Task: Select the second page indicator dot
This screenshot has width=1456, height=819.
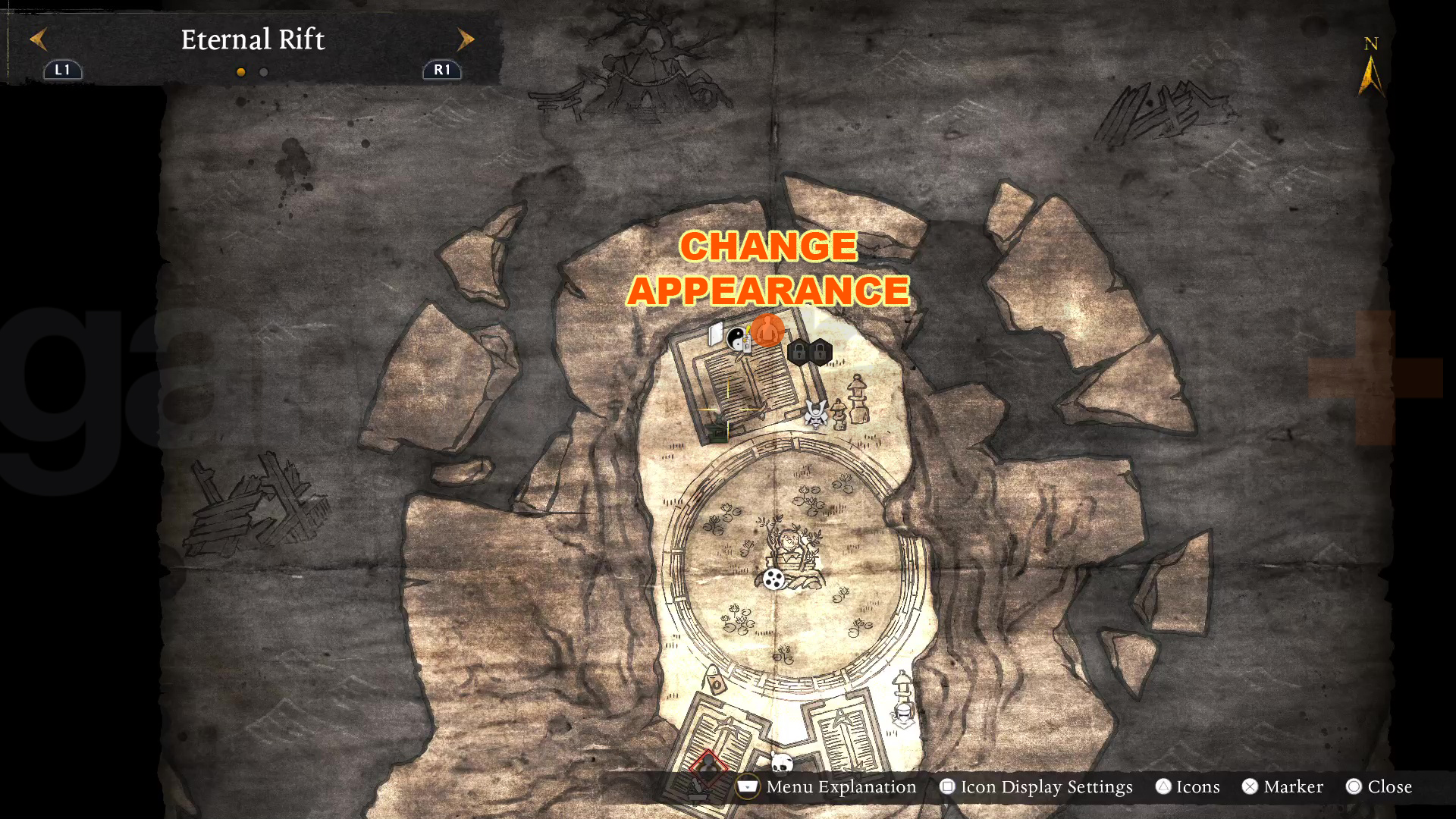Action: (x=262, y=72)
